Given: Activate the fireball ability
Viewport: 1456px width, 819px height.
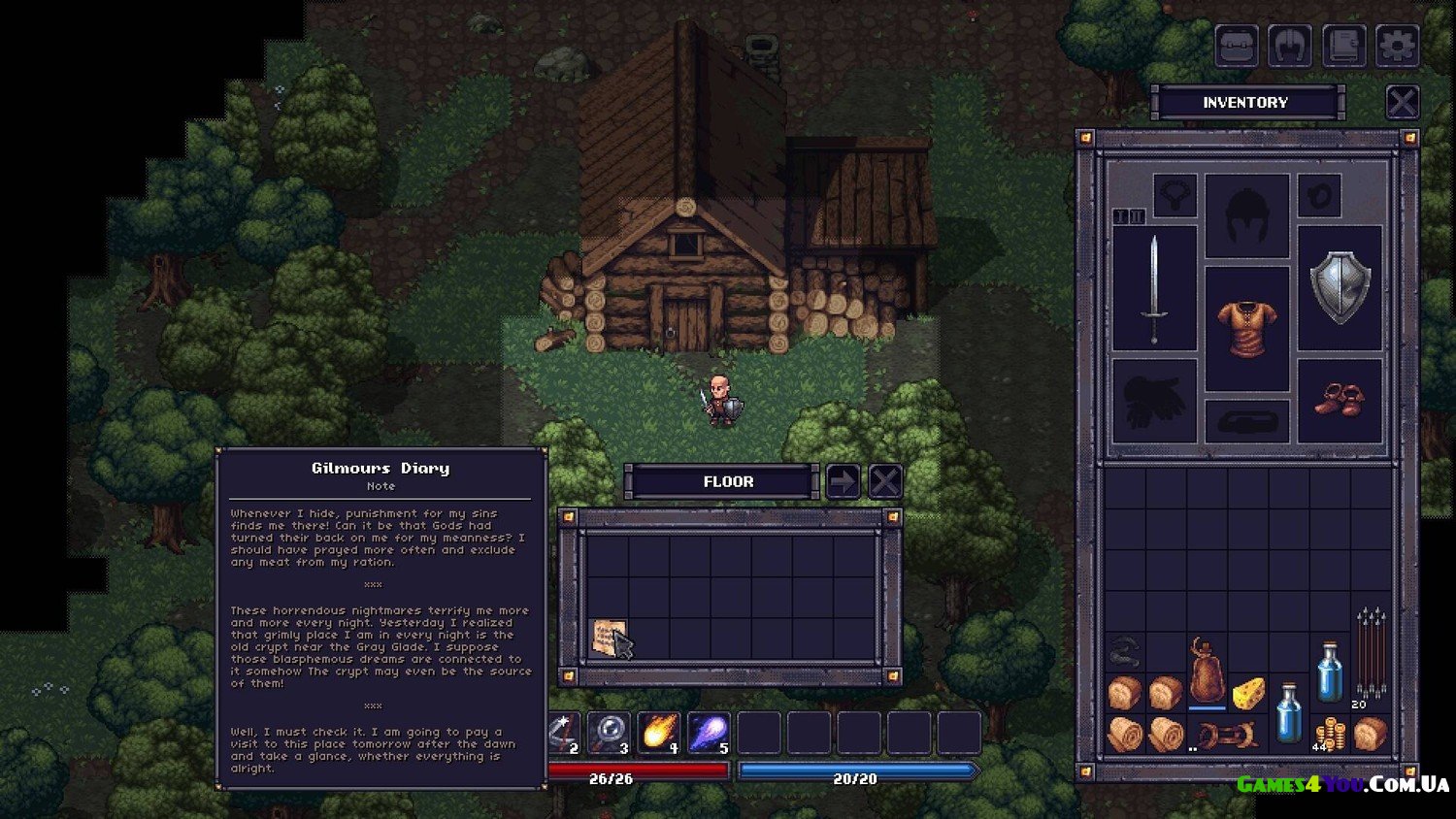Looking at the screenshot, I should (x=658, y=733).
